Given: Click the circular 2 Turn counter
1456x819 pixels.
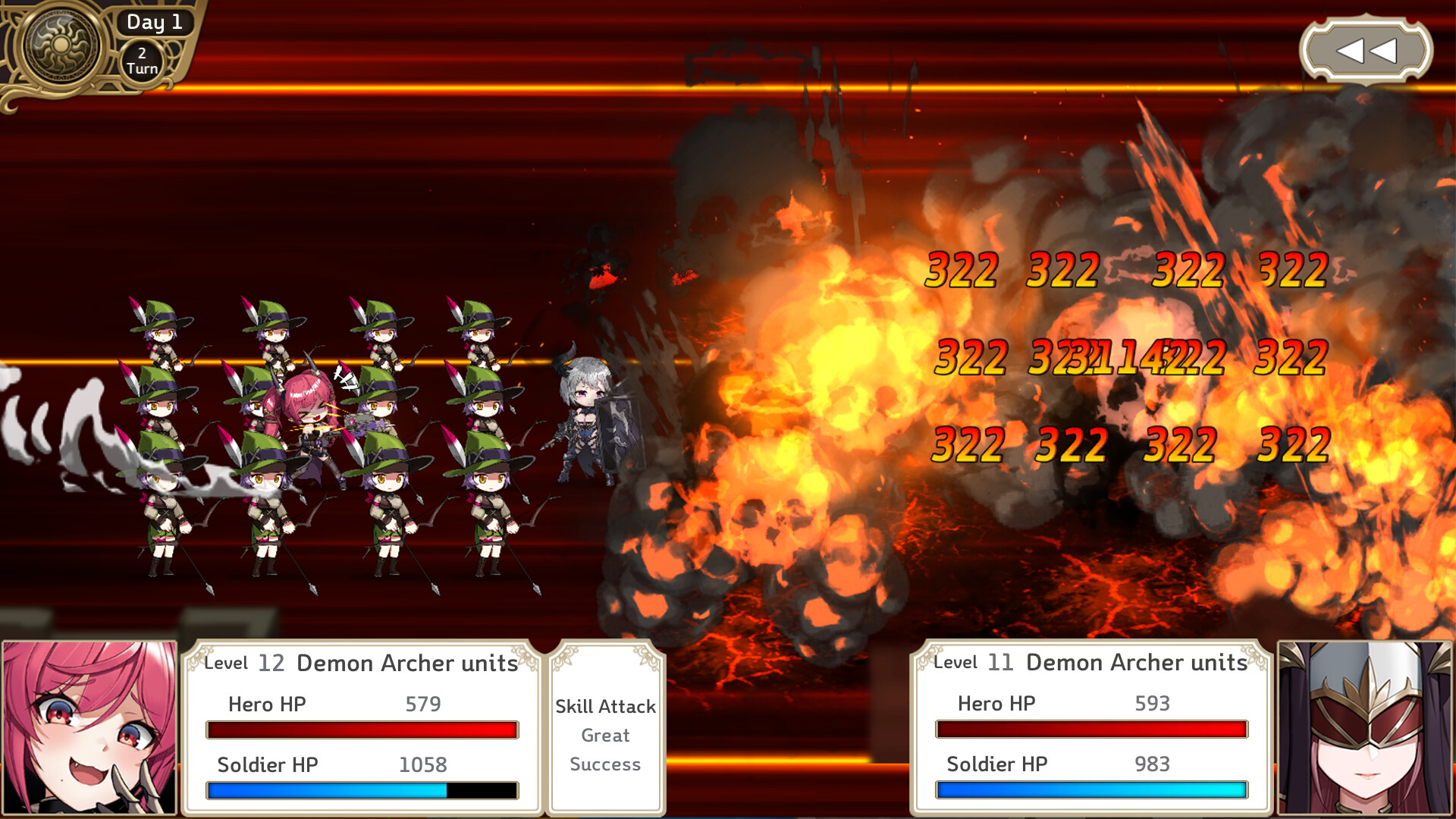Looking at the screenshot, I should click(x=141, y=59).
